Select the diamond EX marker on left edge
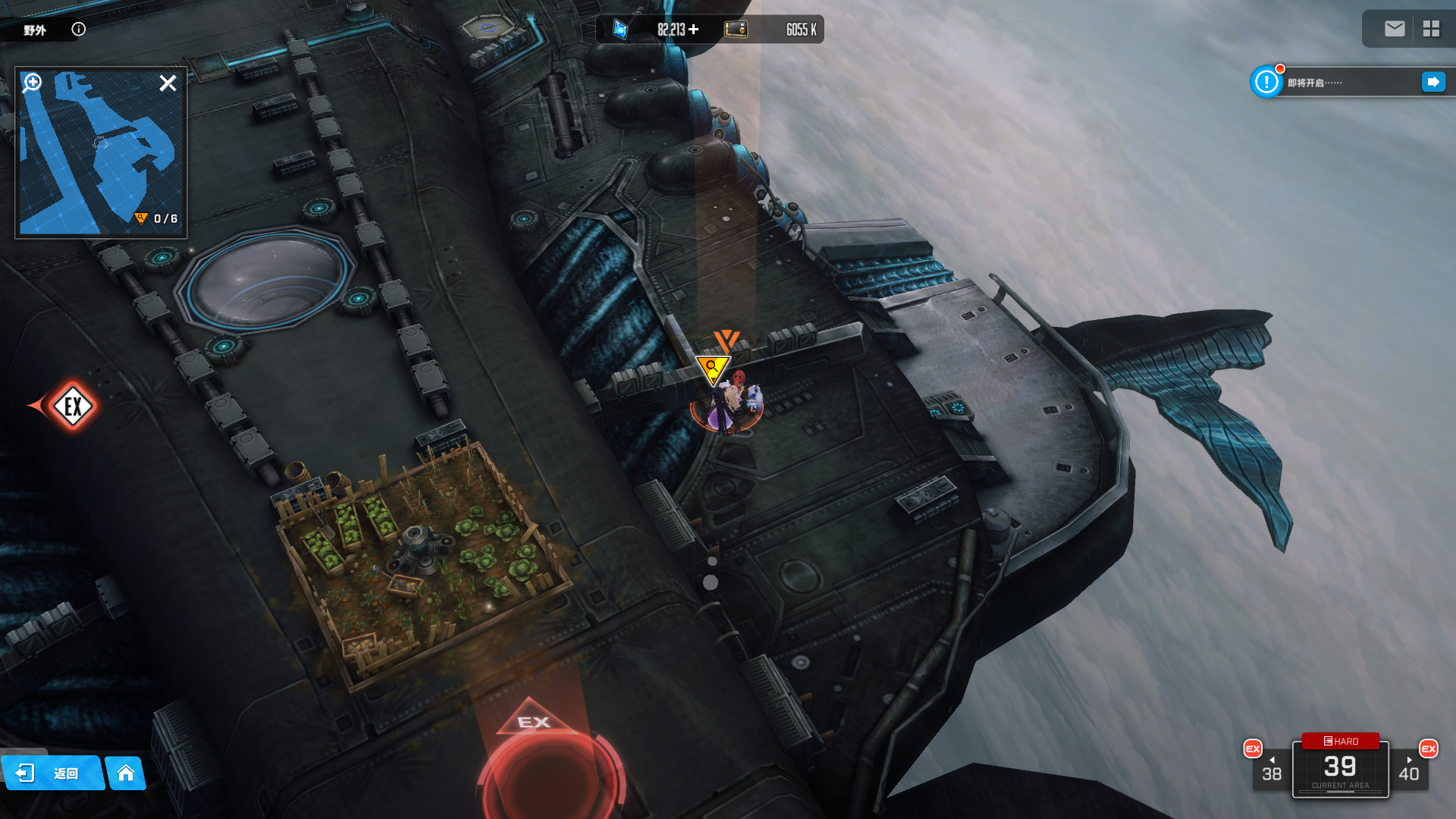1456x819 pixels. pyautogui.click(x=73, y=406)
